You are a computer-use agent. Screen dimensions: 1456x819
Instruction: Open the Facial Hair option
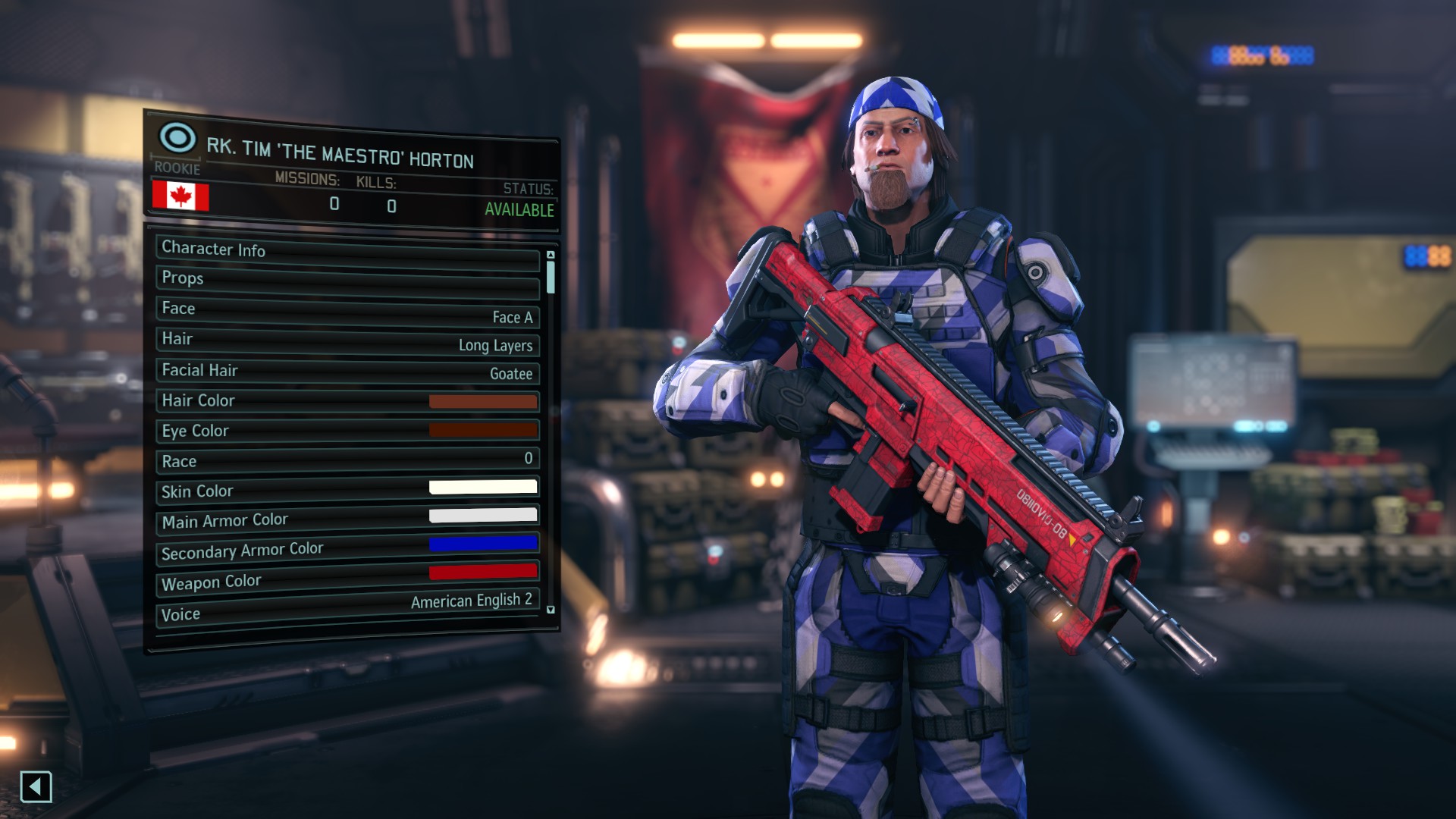(347, 372)
